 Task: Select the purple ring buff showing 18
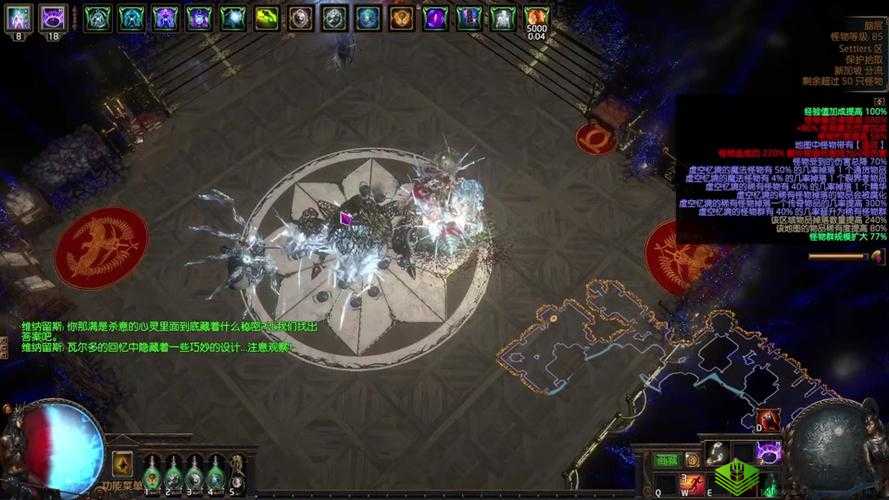pos(53,18)
